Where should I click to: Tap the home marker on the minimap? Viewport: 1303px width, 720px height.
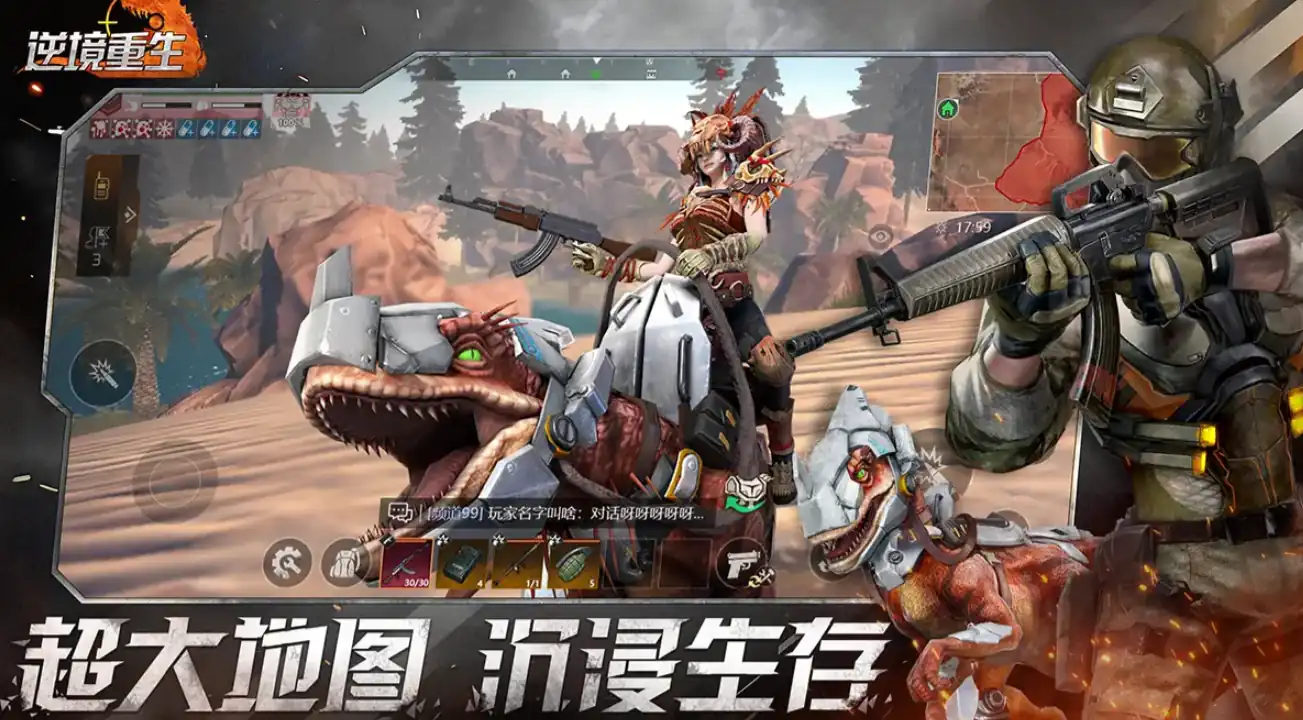pyautogui.click(x=947, y=108)
